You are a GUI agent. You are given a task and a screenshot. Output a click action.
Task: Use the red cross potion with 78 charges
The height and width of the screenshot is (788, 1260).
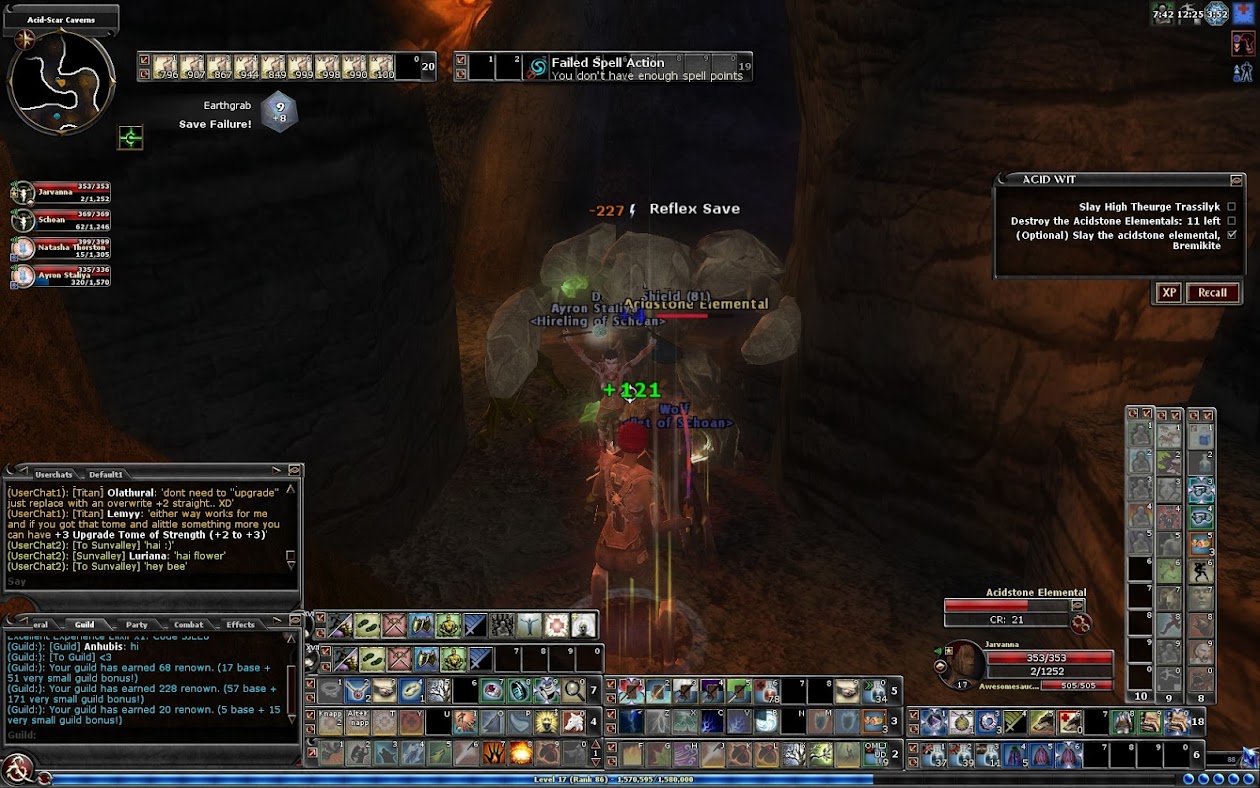coord(766,690)
